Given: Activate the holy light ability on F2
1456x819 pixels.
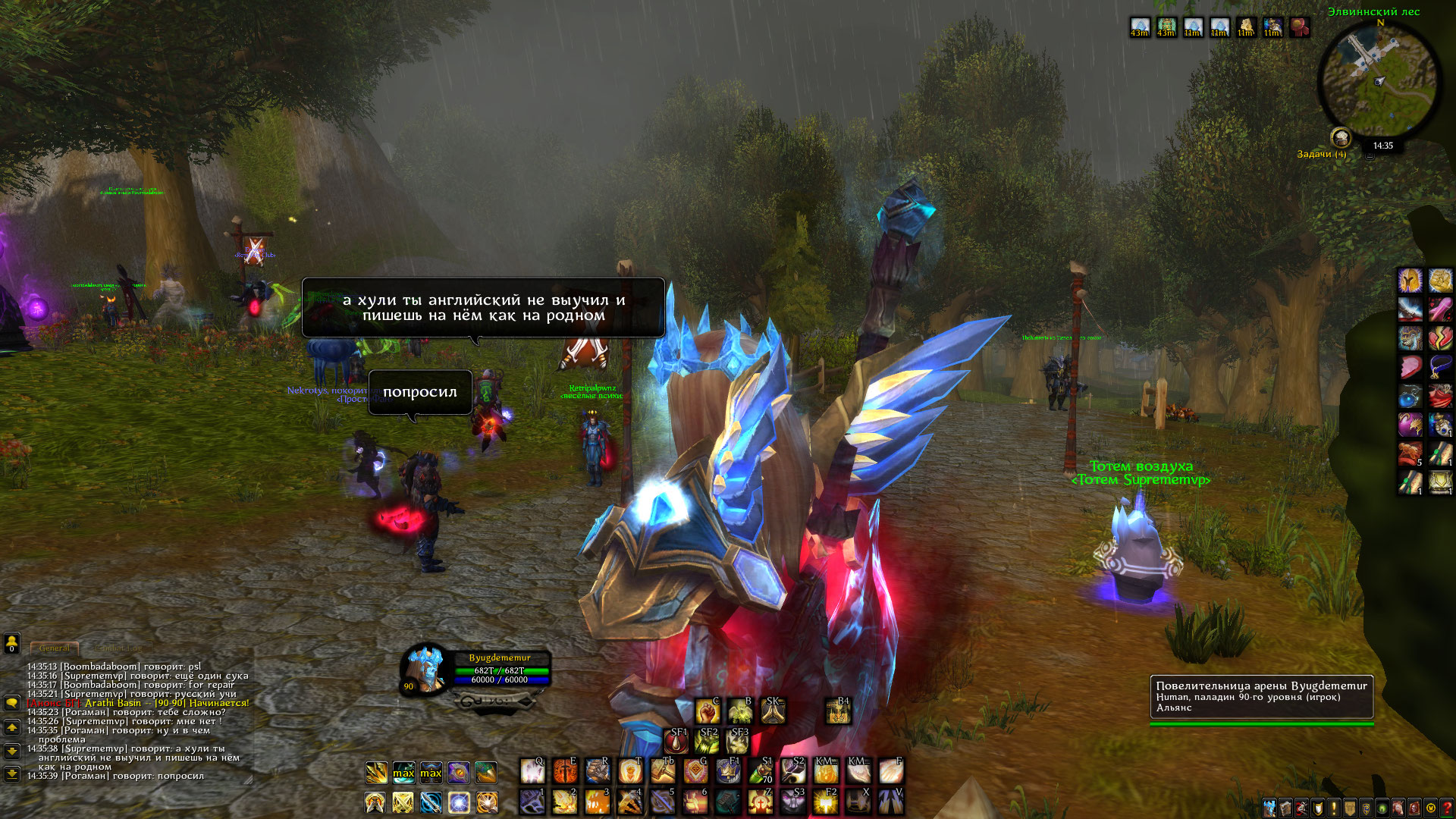Looking at the screenshot, I should (x=825, y=802).
